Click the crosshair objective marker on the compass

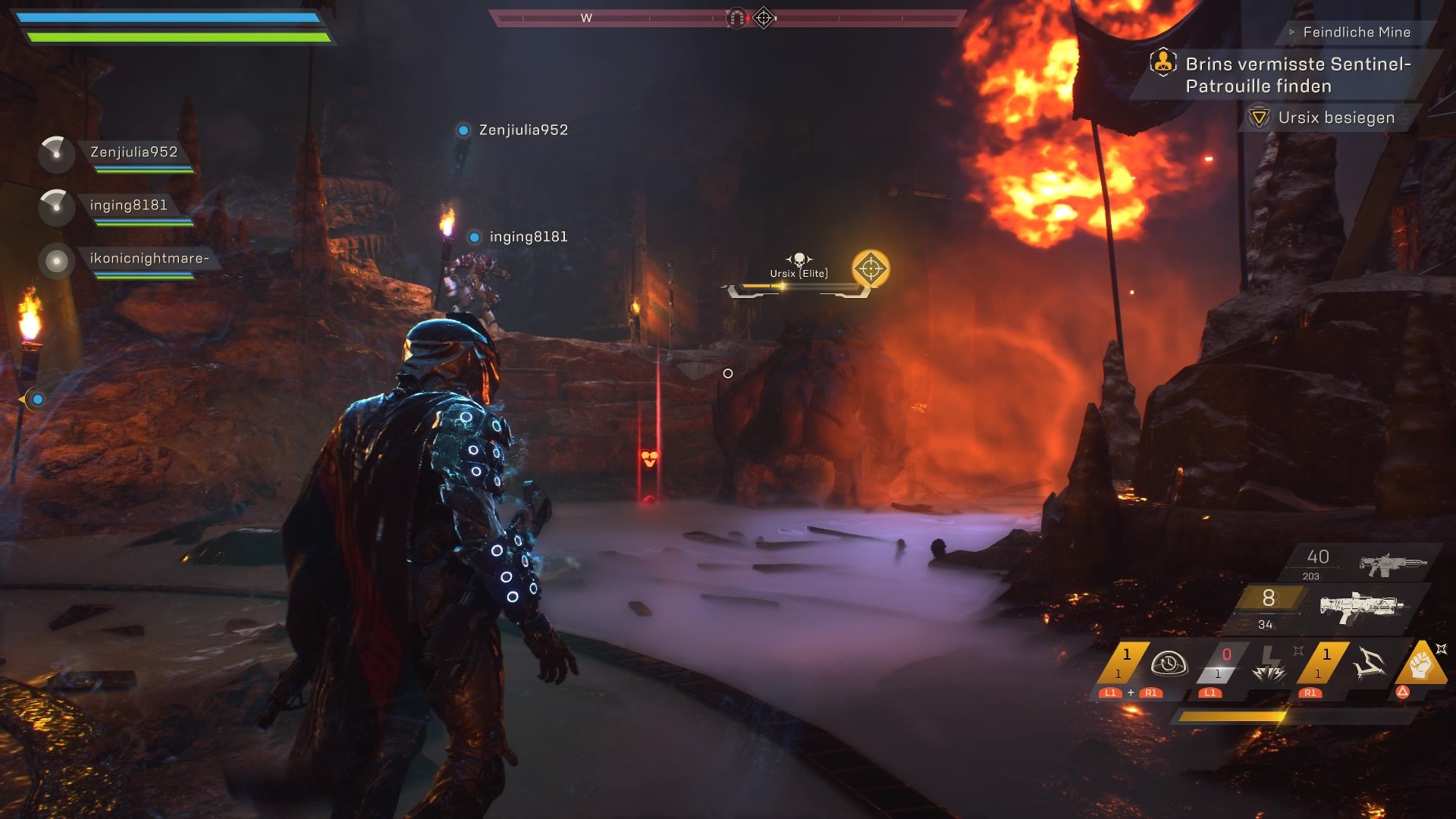[764, 17]
